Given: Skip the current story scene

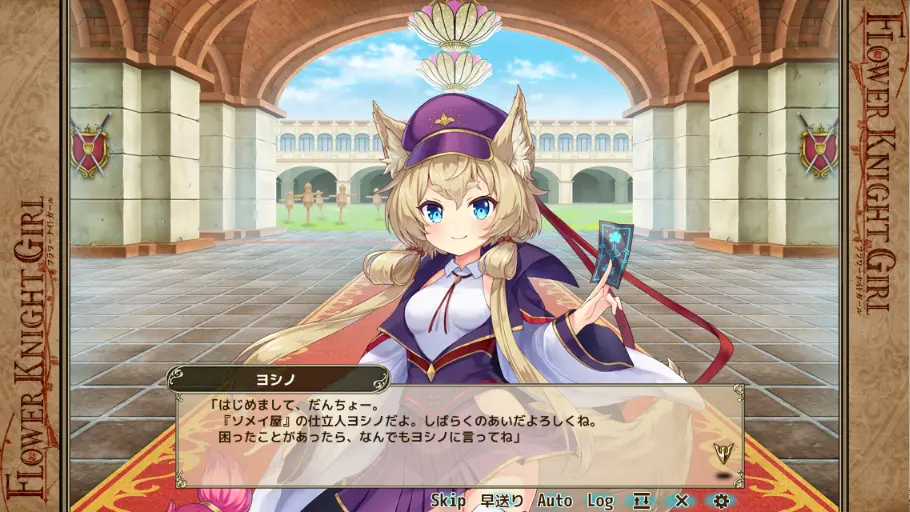Looking at the screenshot, I should tap(448, 500).
